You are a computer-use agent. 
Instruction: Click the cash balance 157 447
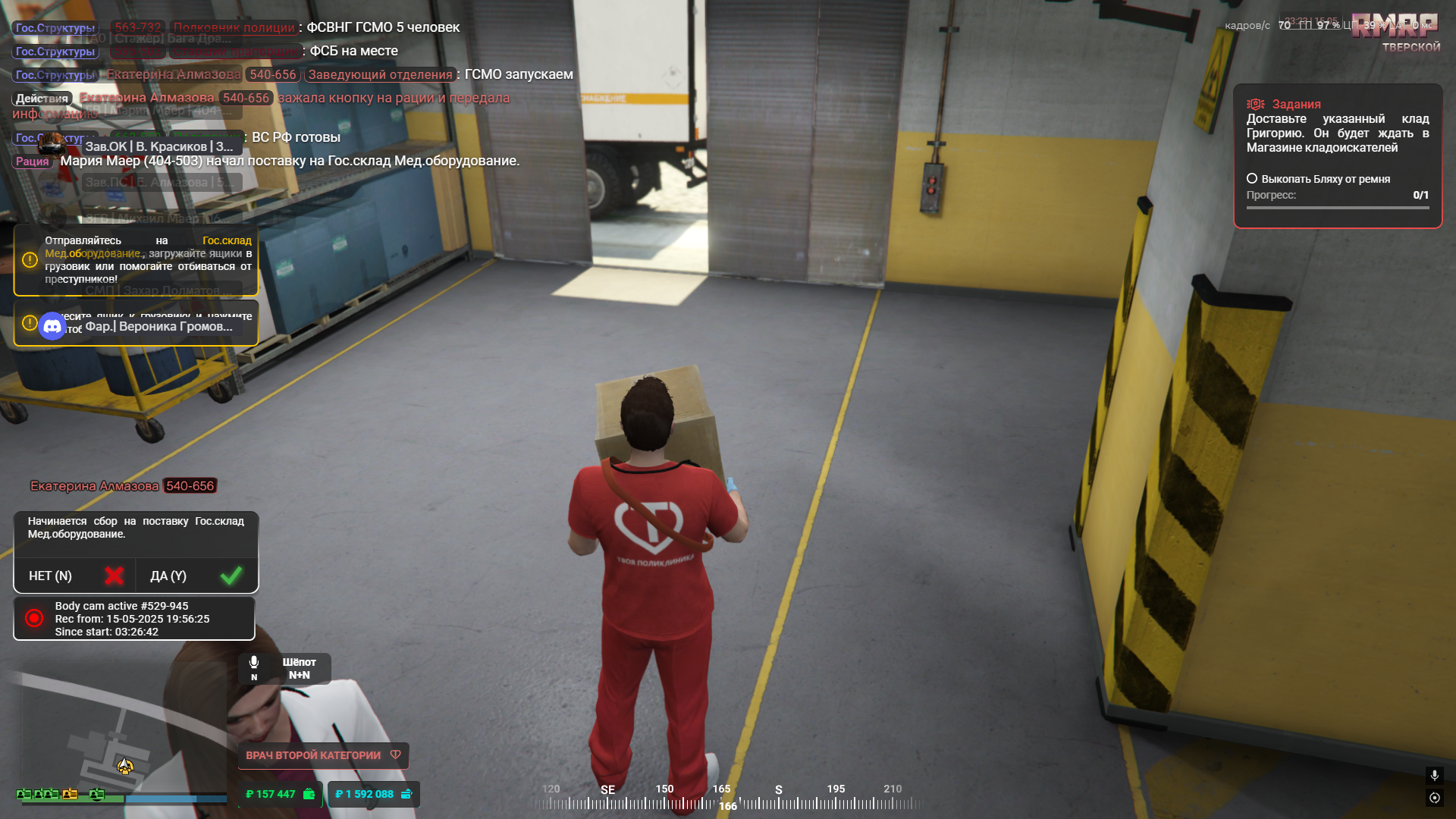coord(280,794)
